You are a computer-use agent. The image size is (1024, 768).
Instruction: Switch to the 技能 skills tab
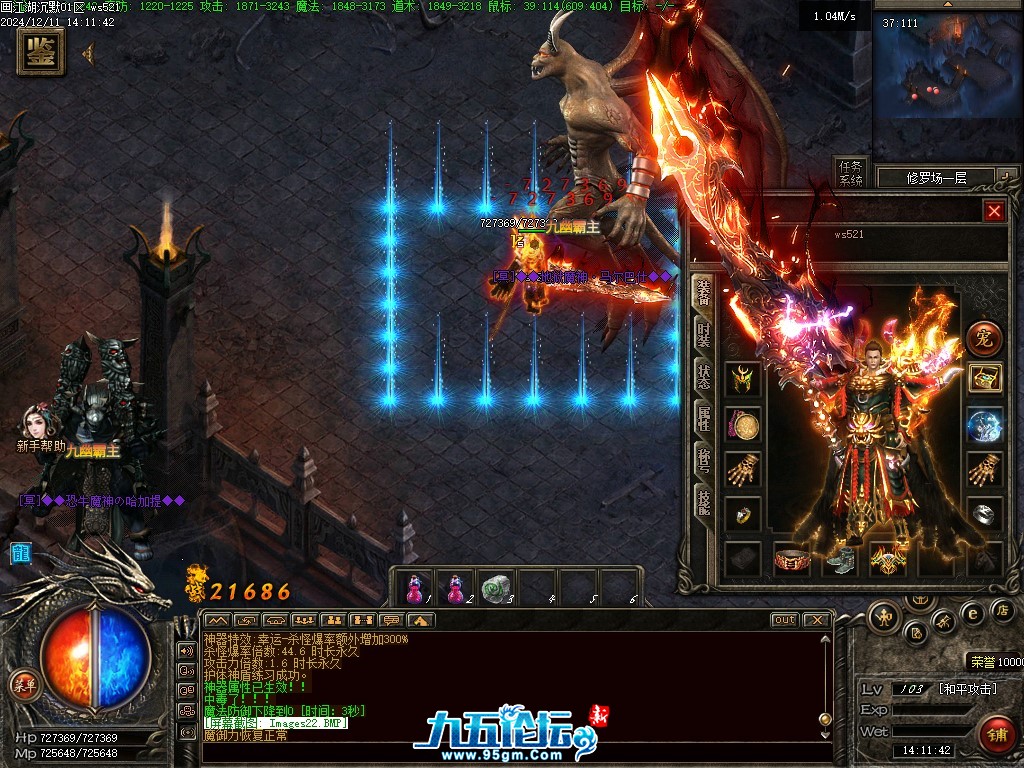(x=704, y=503)
